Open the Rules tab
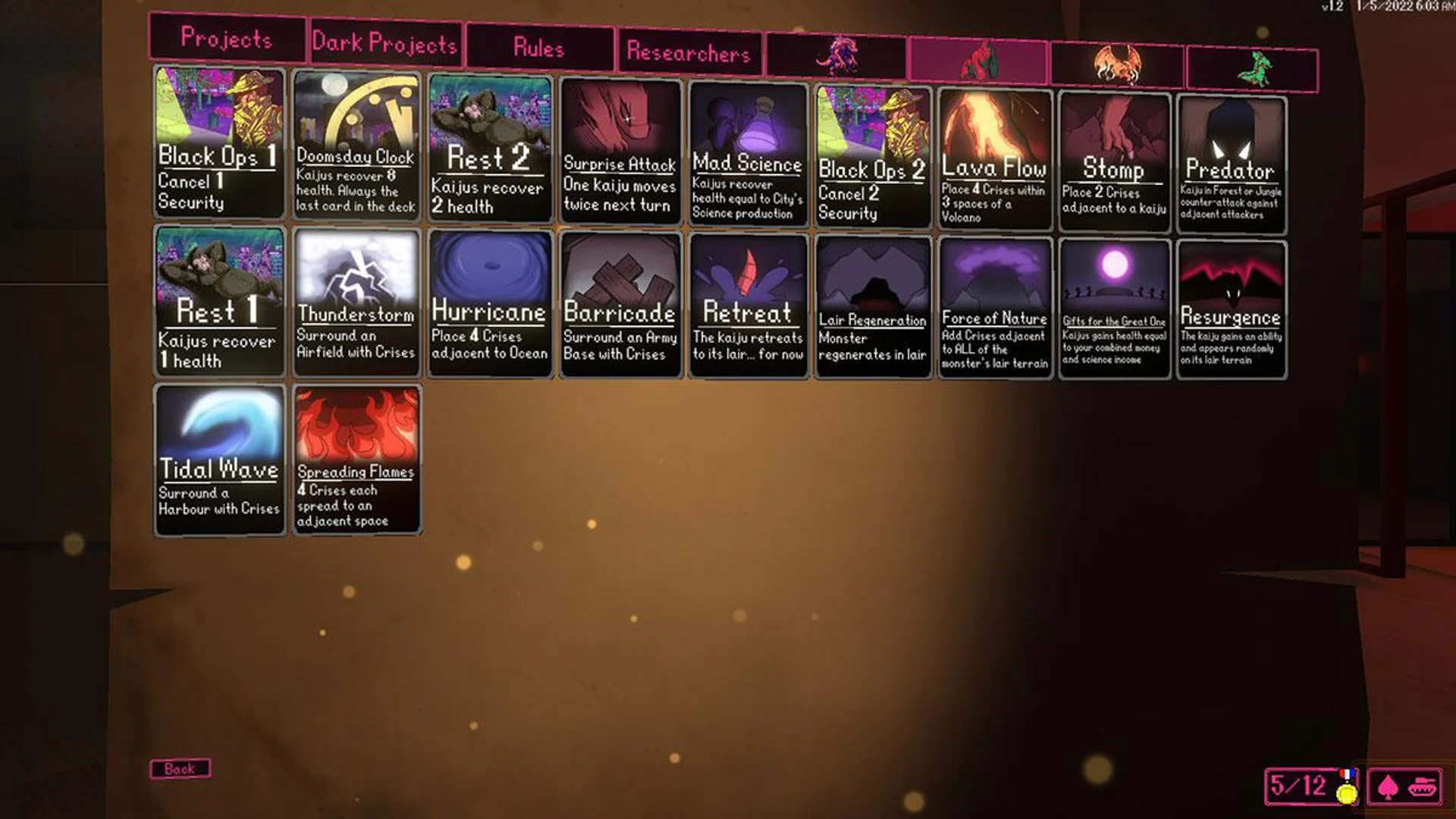 pos(539,49)
